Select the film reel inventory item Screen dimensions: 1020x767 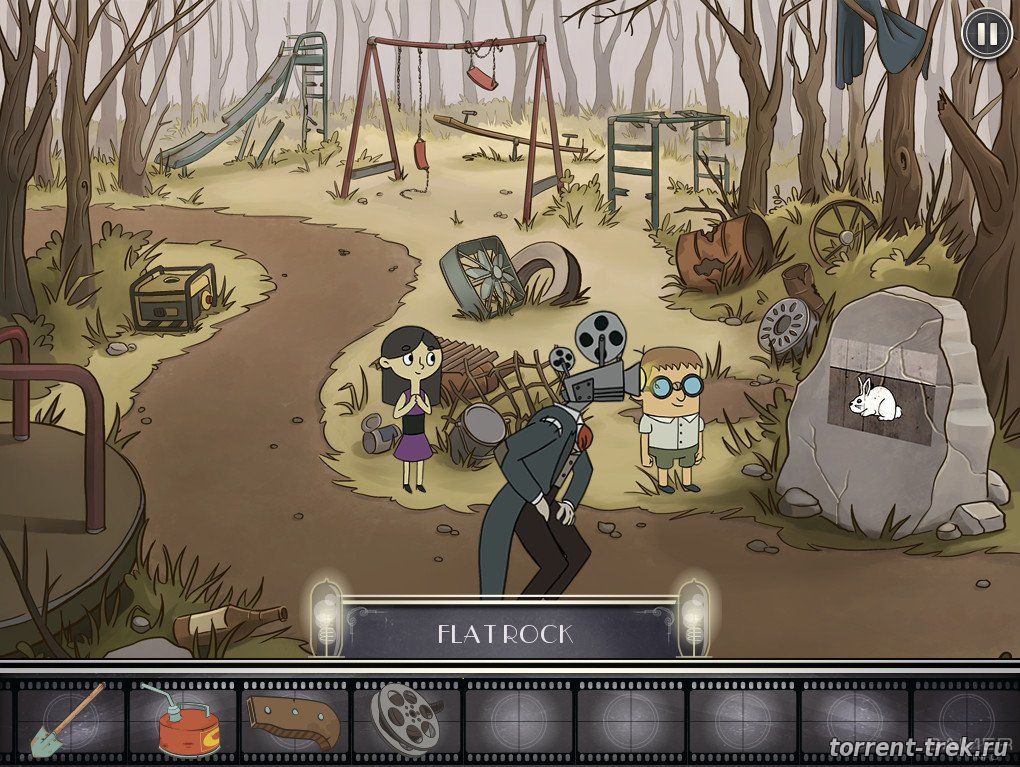pyautogui.click(x=404, y=717)
